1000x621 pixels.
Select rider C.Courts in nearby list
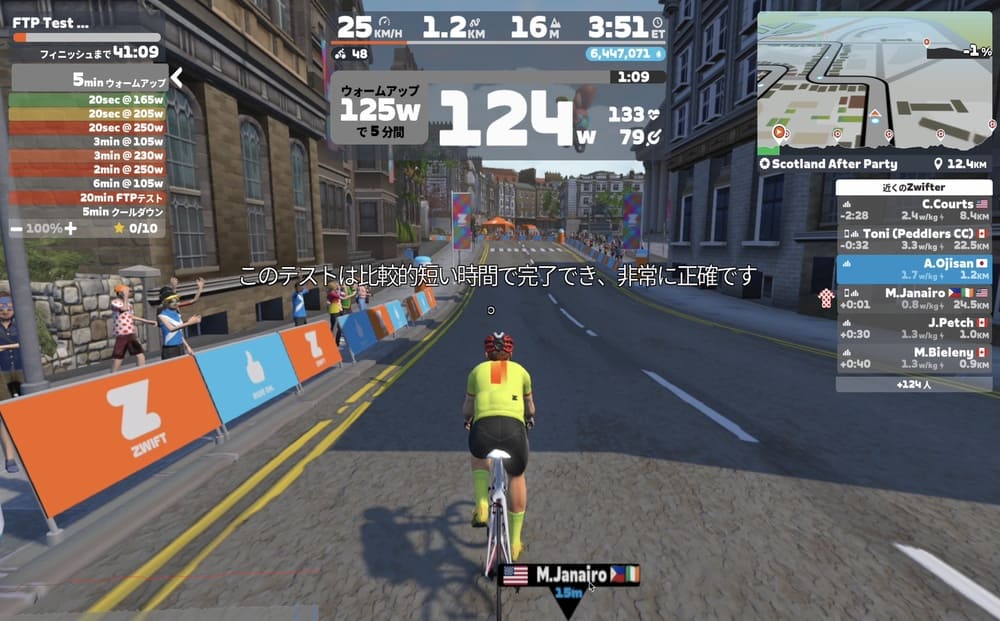[x=914, y=210]
